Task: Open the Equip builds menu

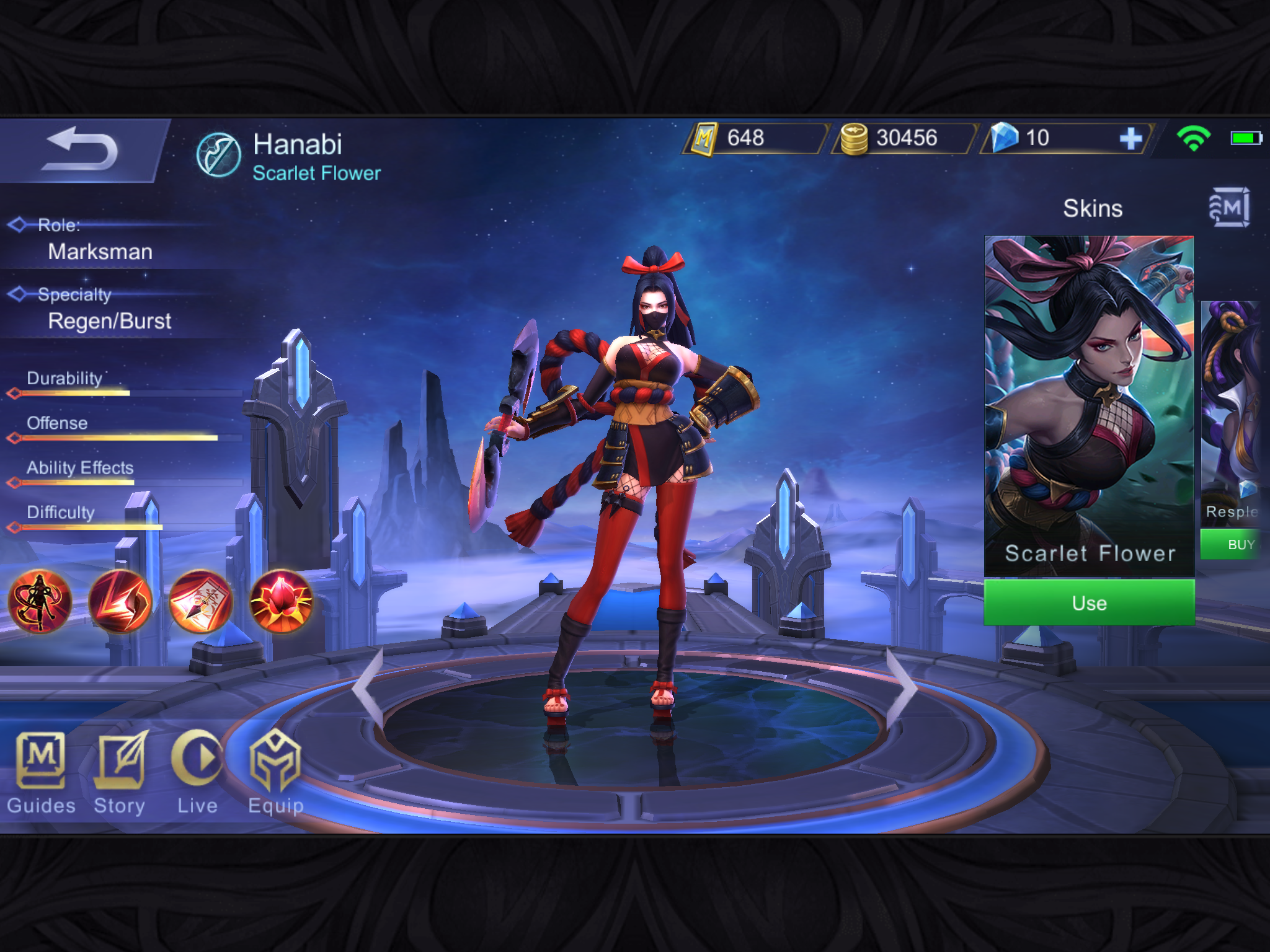Action: (275, 773)
